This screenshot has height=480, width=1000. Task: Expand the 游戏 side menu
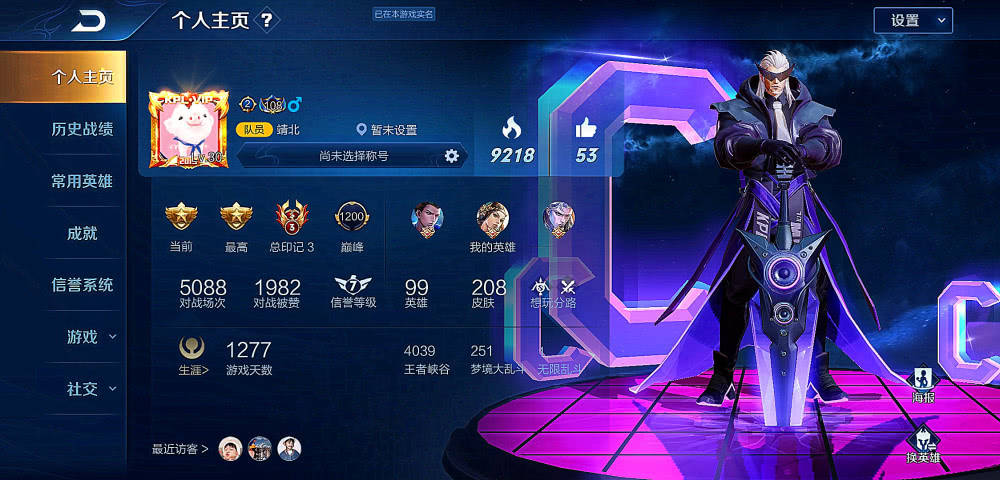click(x=90, y=337)
